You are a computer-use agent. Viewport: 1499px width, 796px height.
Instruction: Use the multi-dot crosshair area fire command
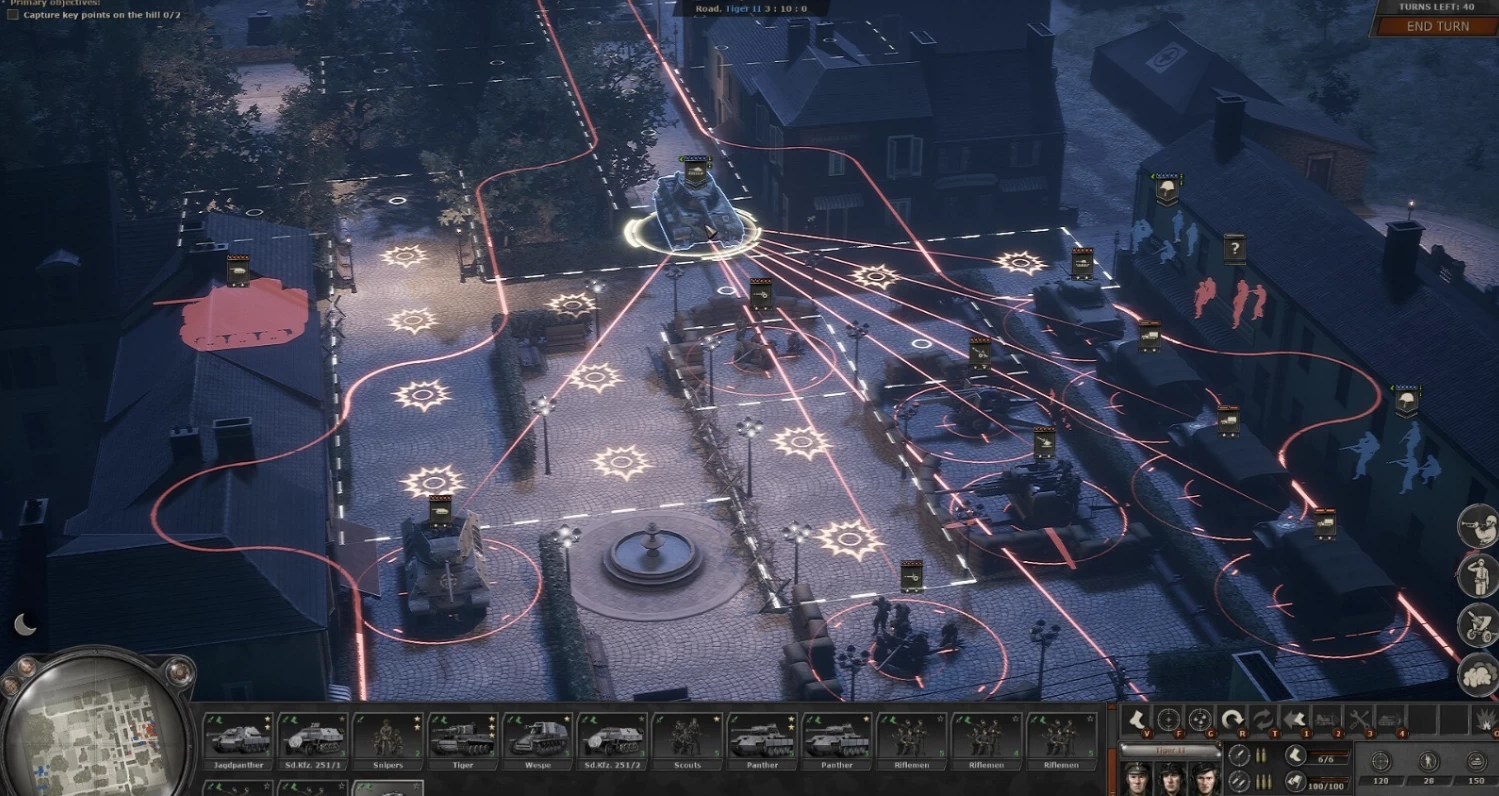point(1200,719)
